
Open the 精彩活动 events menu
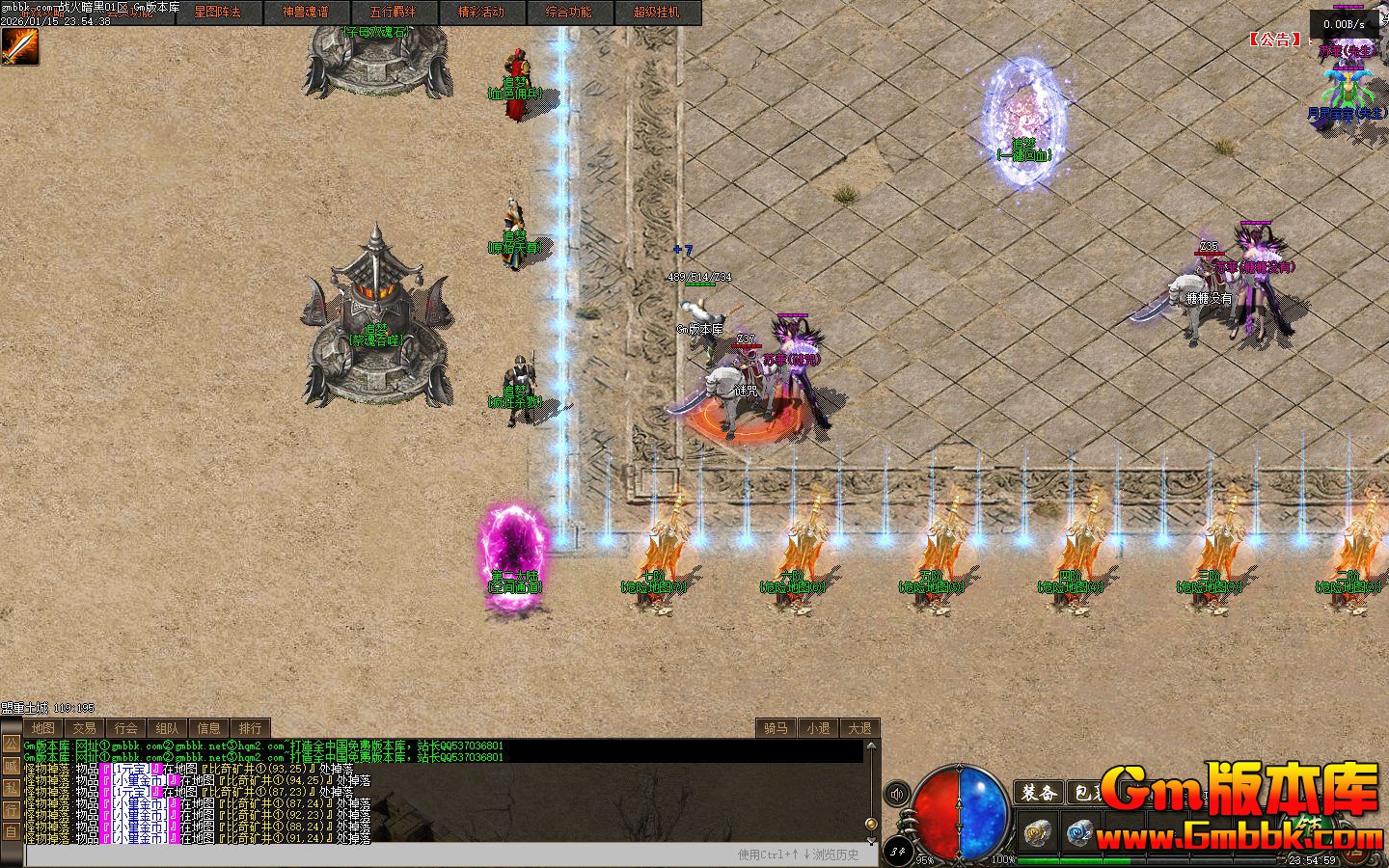pos(480,13)
